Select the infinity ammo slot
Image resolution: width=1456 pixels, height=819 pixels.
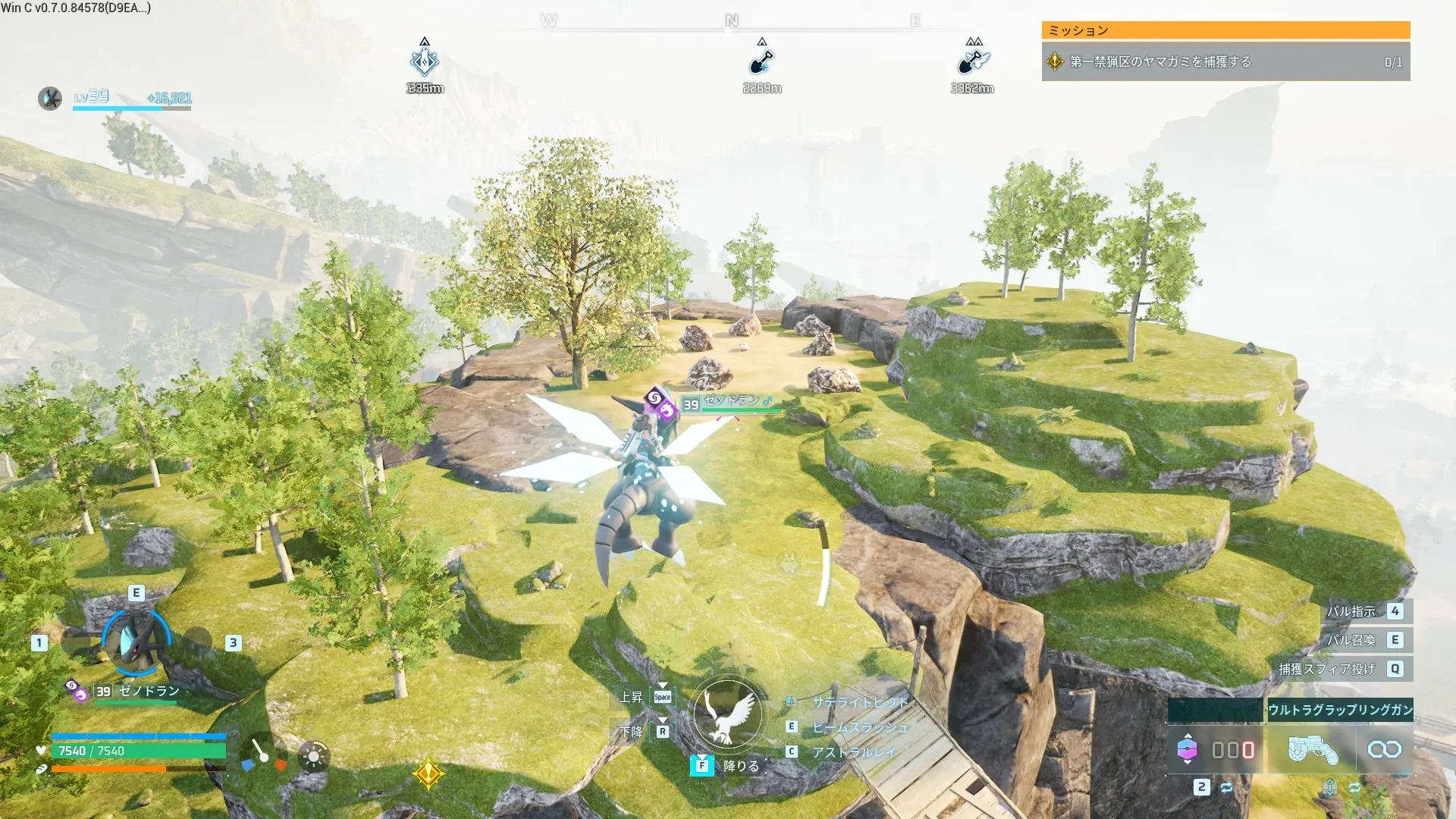pos(1384,749)
